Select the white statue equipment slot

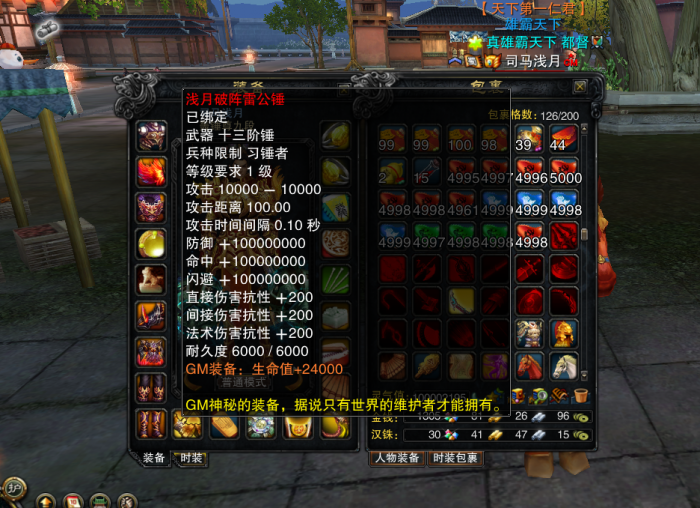(x=151, y=279)
